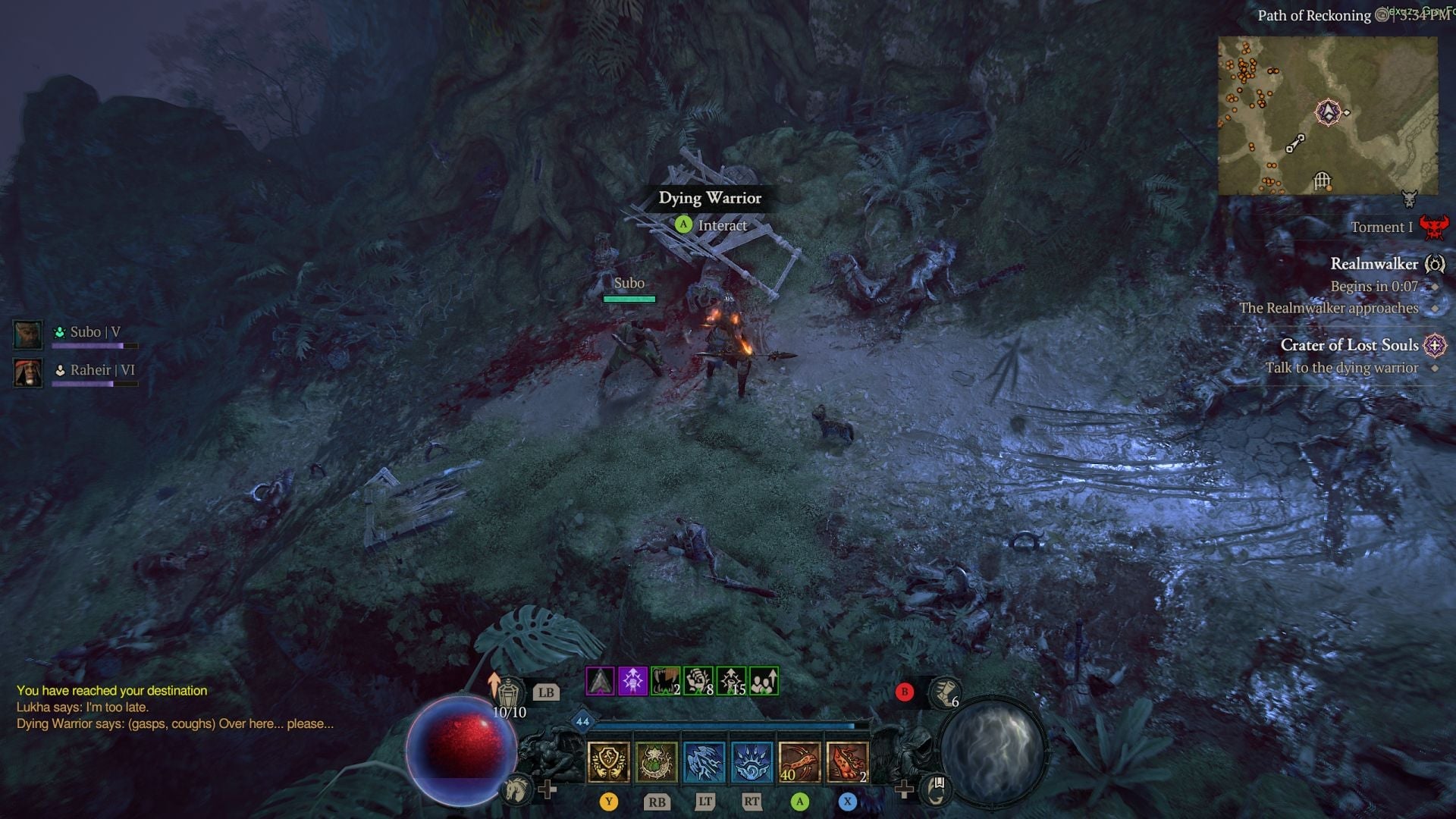Activate the green poison skill bound to RB
The image size is (1456, 819).
point(657,762)
